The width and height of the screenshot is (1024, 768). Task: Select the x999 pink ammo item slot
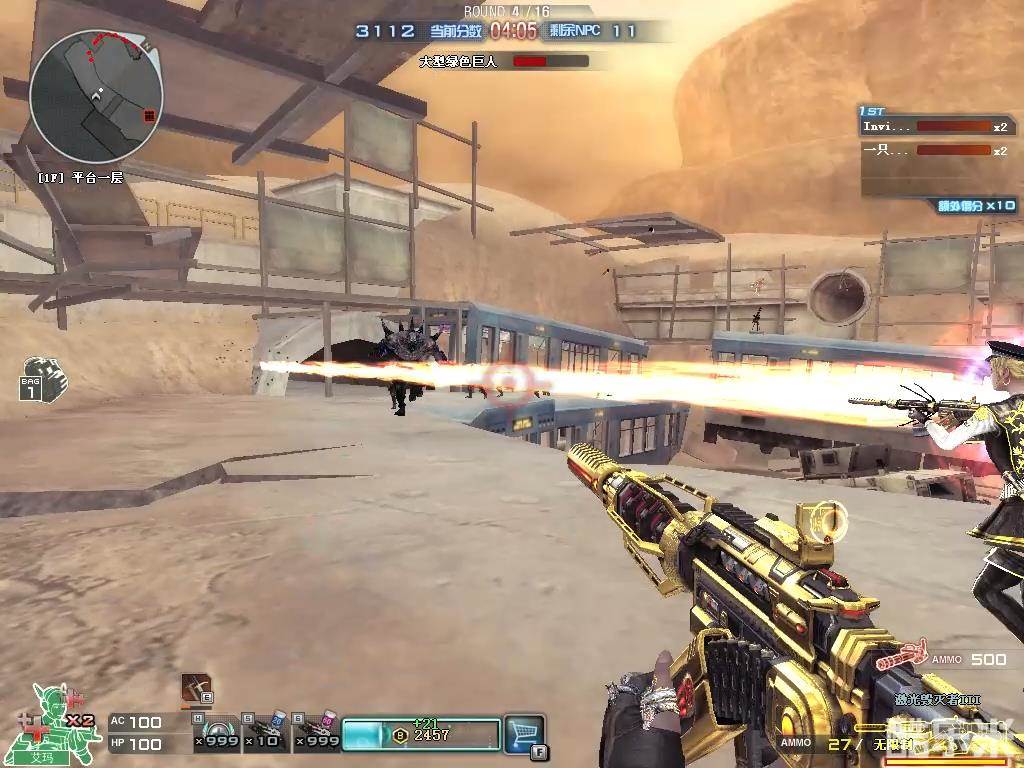(x=316, y=733)
